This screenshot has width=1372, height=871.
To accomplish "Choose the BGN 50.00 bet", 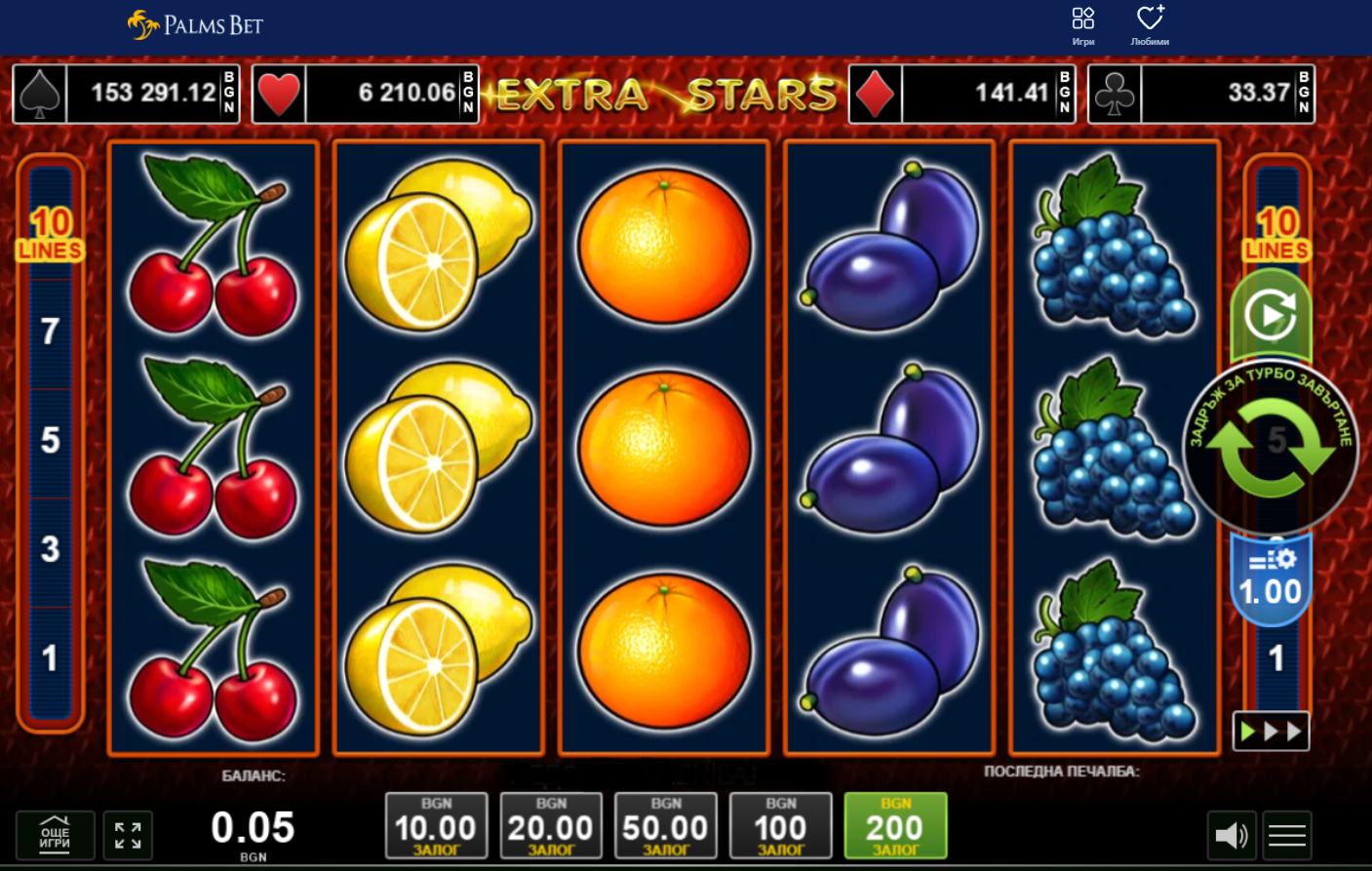I will 666,826.
